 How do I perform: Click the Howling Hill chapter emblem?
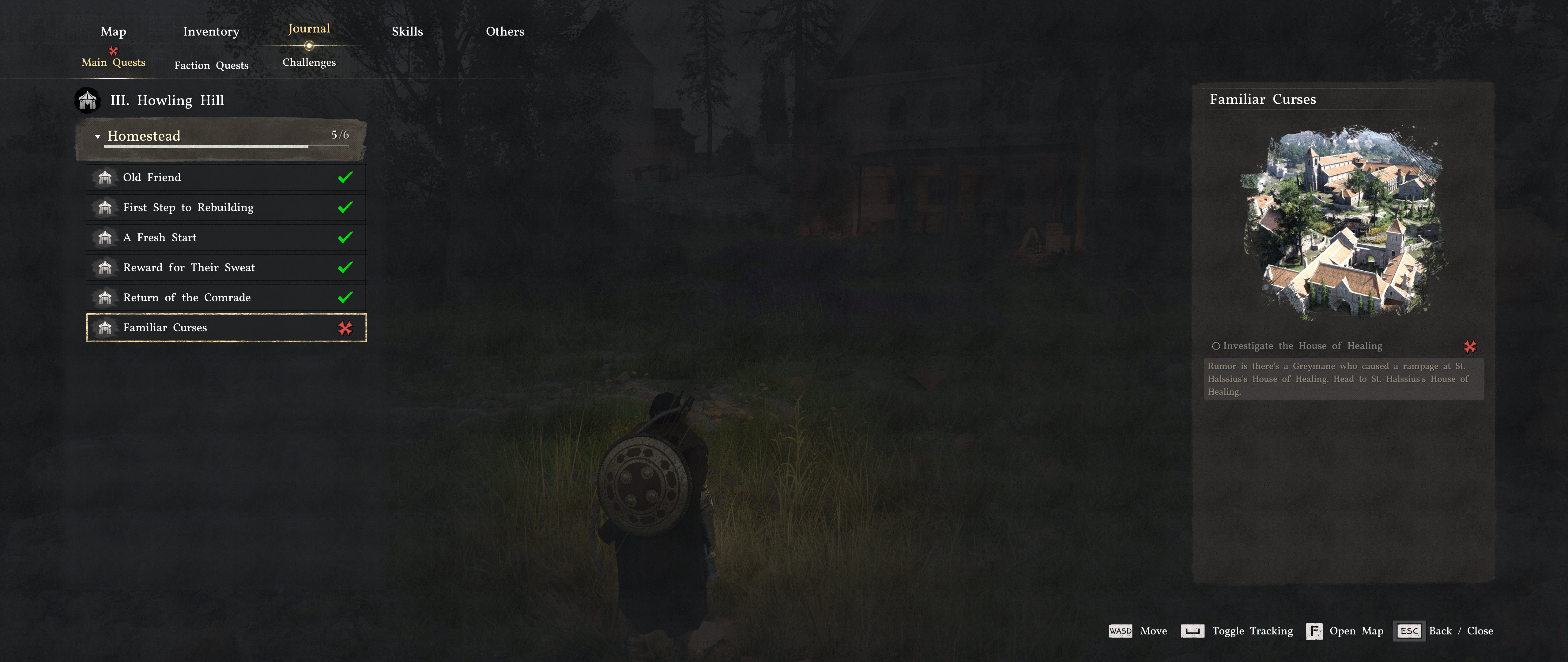[x=87, y=100]
